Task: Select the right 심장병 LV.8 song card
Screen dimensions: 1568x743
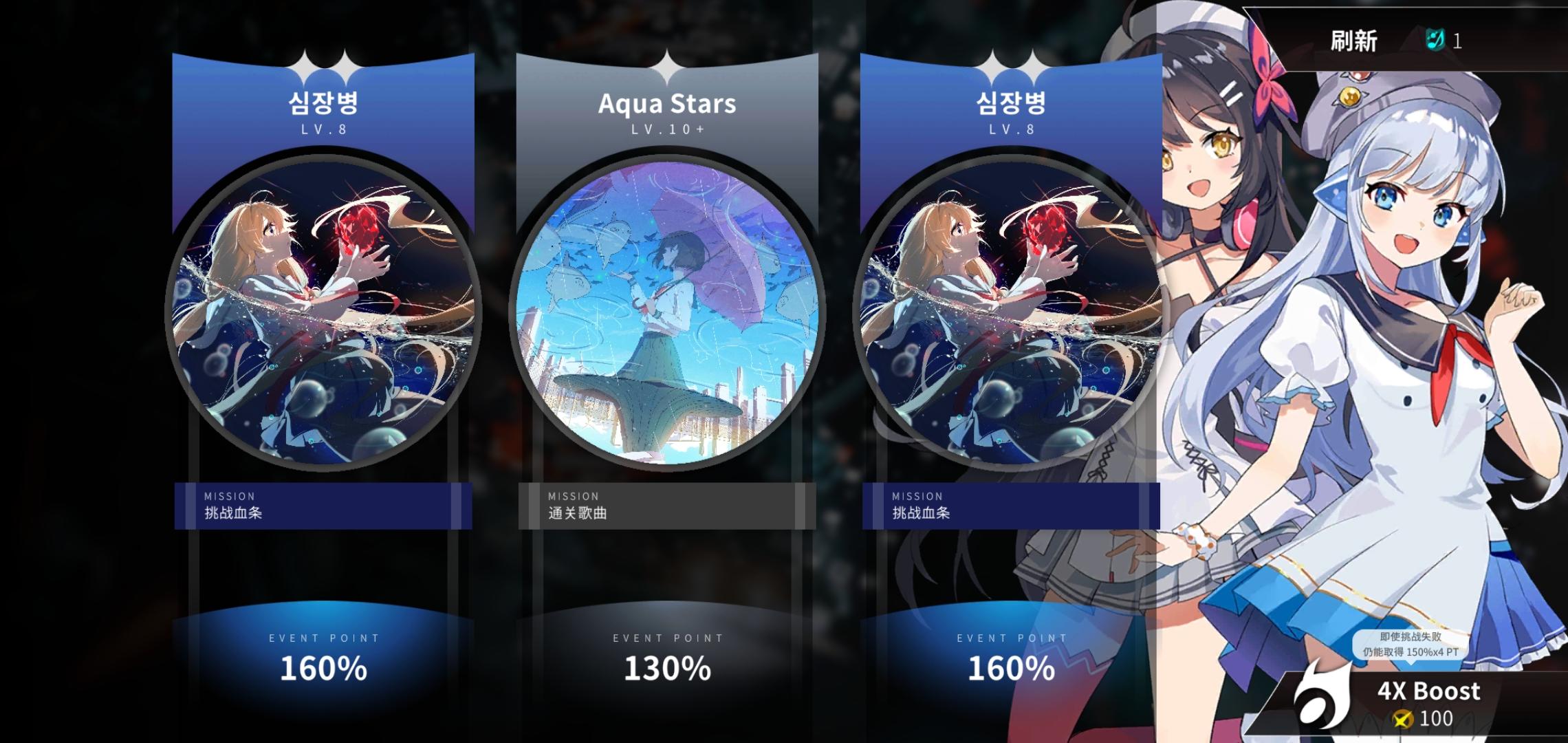Action: click(x=1010, y=310)
